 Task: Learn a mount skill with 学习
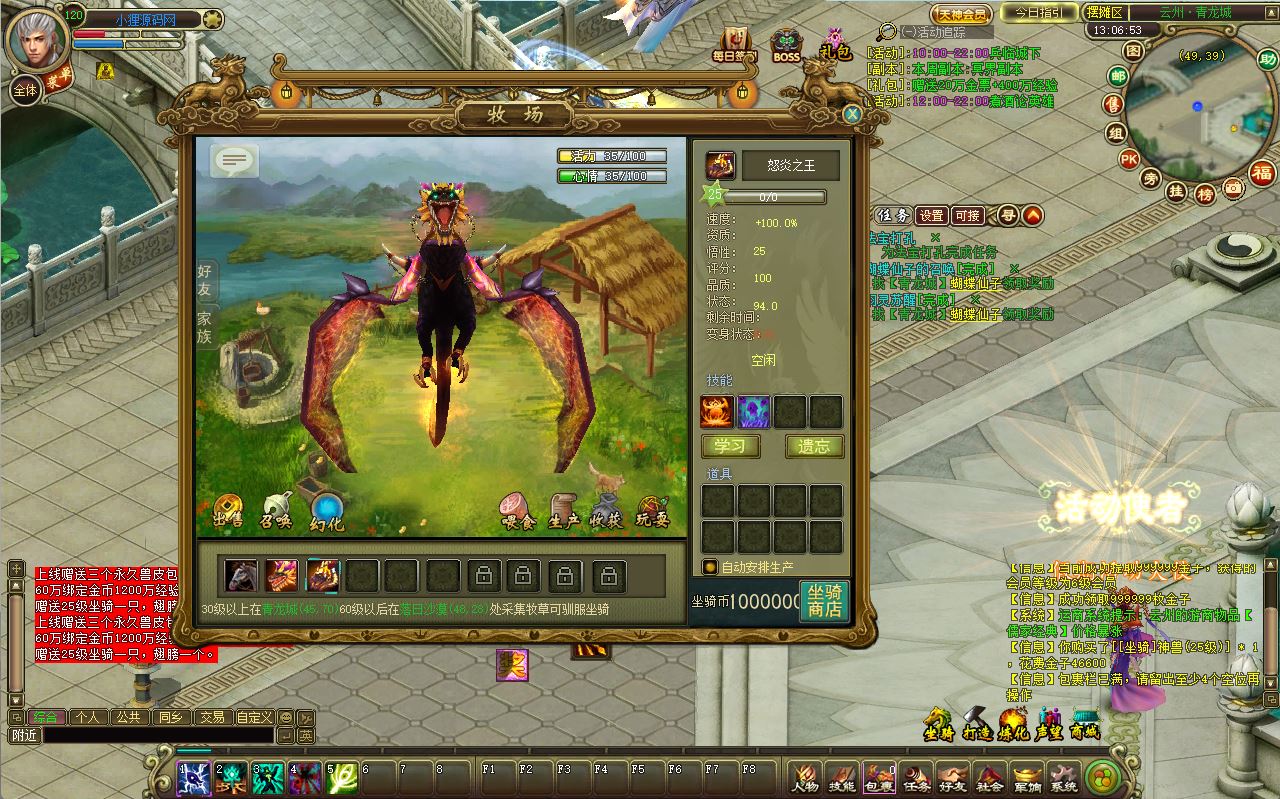click(x=730, y=447)
